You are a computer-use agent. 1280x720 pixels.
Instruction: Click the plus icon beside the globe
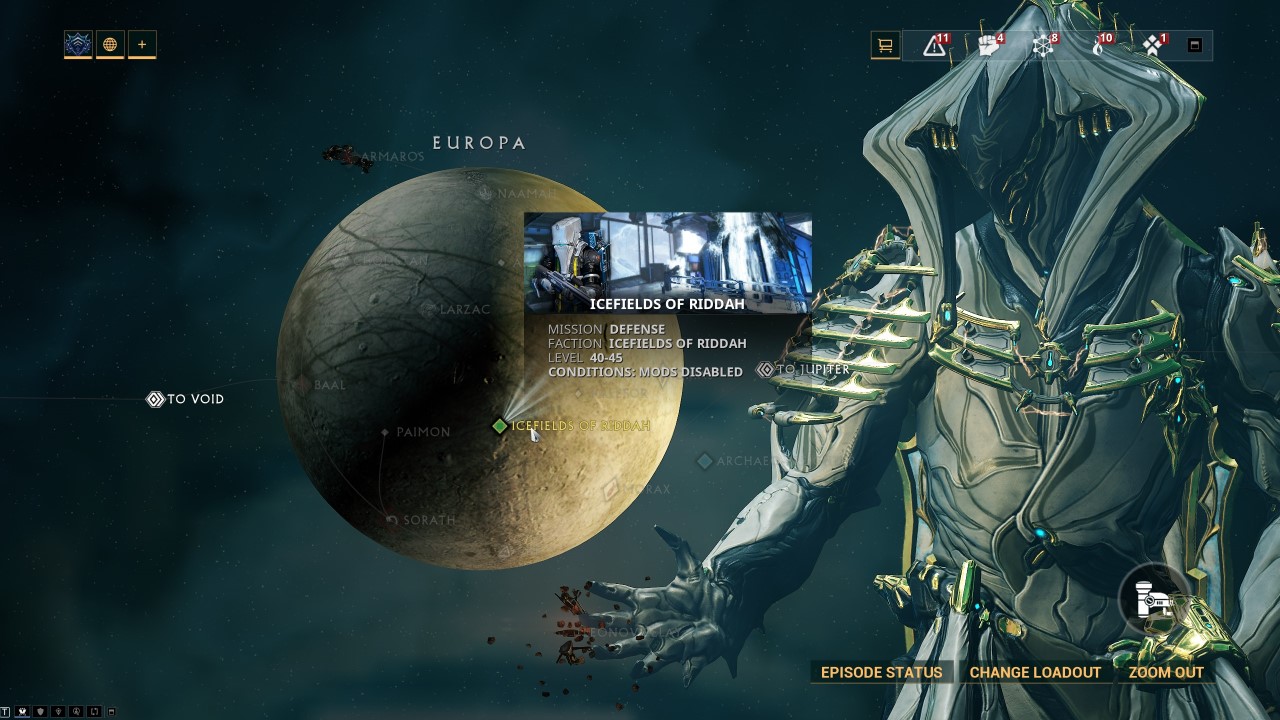point(140,44)
